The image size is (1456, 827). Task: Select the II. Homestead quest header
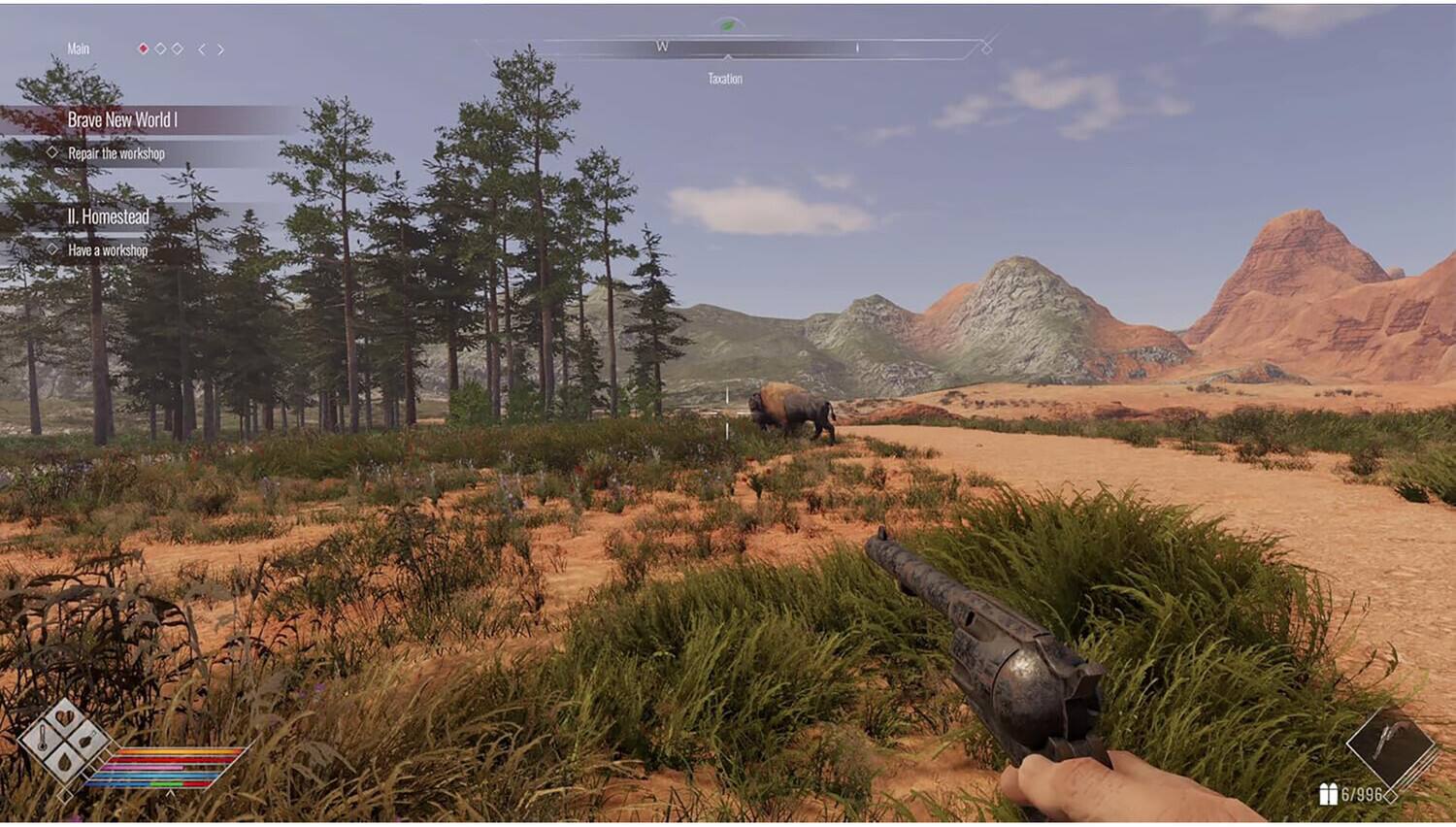tap(108, 216)
